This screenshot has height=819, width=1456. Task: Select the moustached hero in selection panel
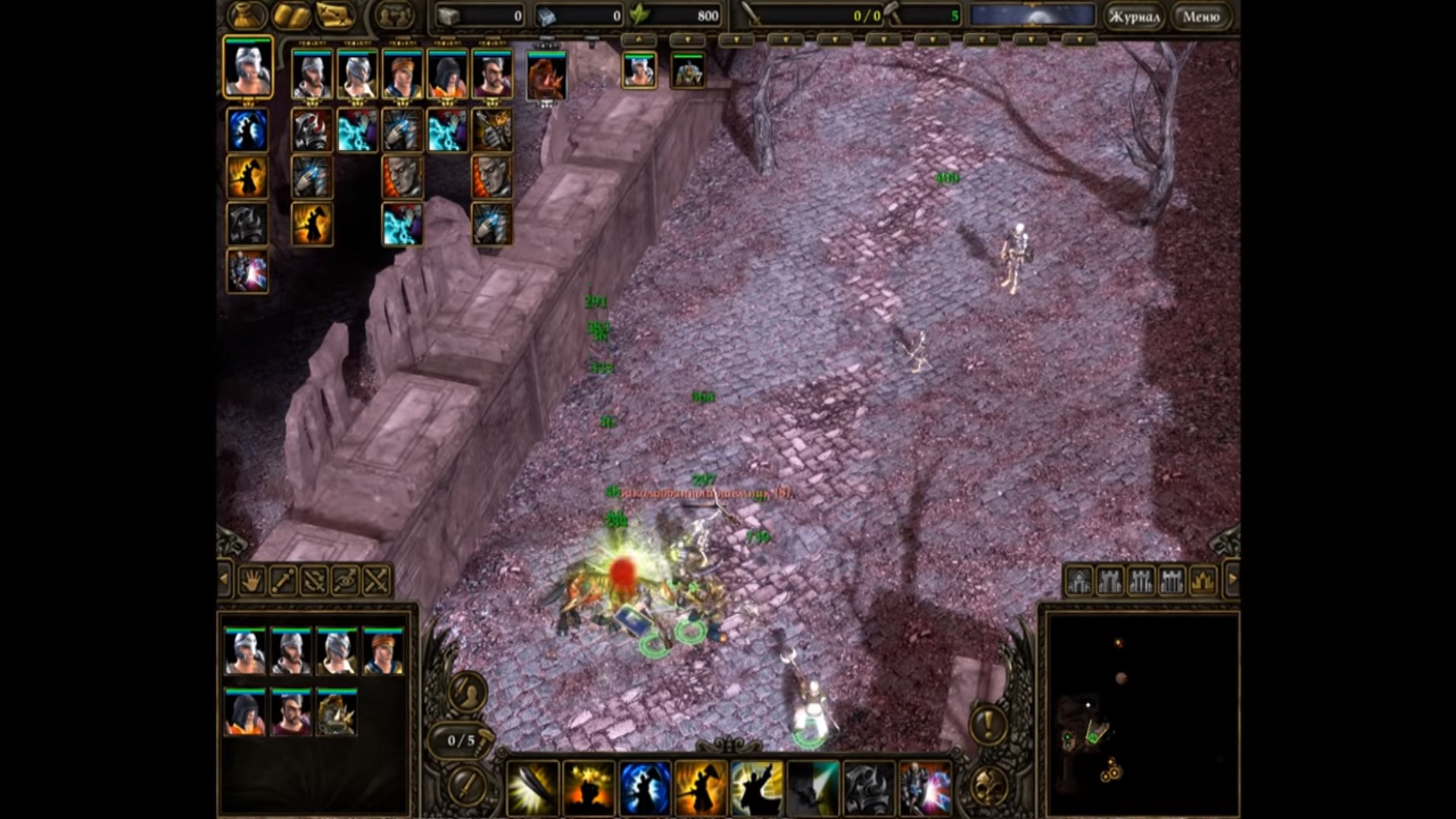pyautogui.click(x=290, y=713)
